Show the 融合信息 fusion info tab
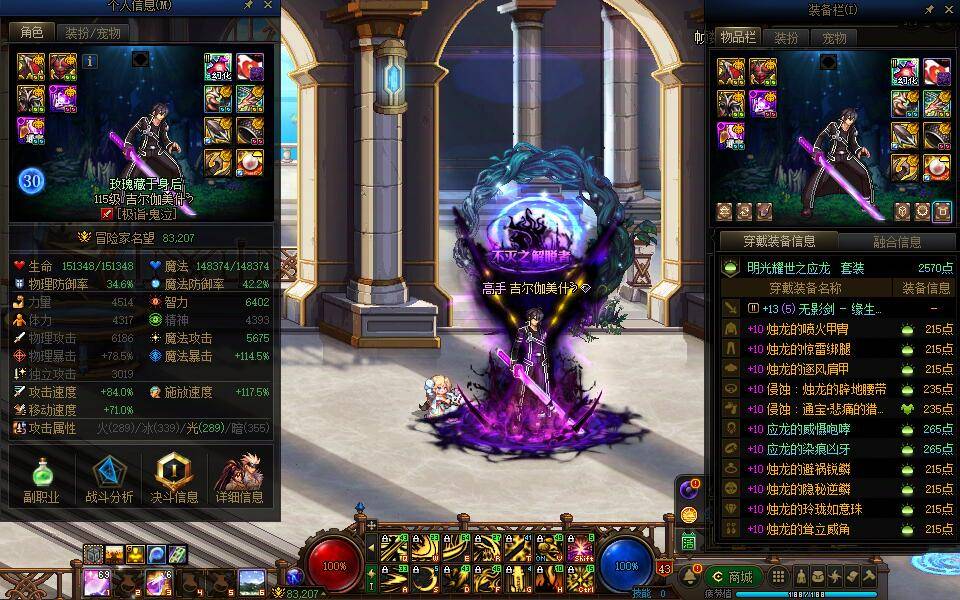 click(896, 241)
